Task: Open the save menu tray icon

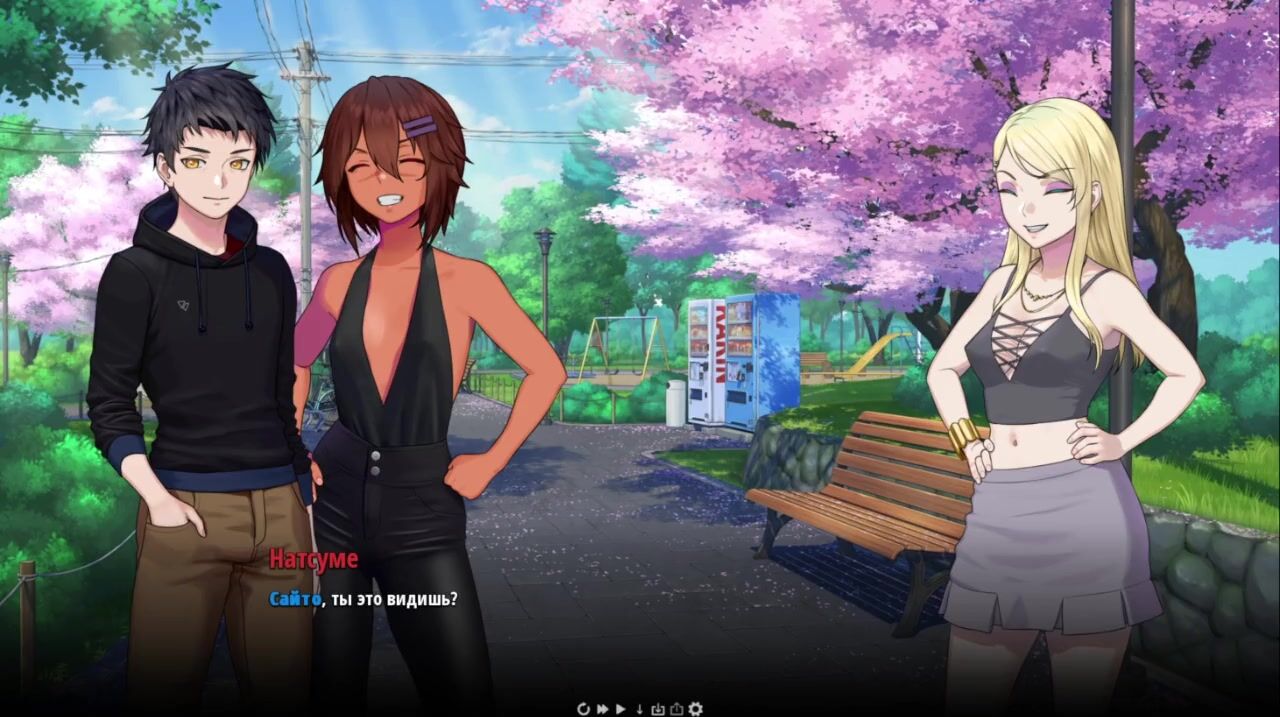Action: pyautogui.click(x=658, y=709)
